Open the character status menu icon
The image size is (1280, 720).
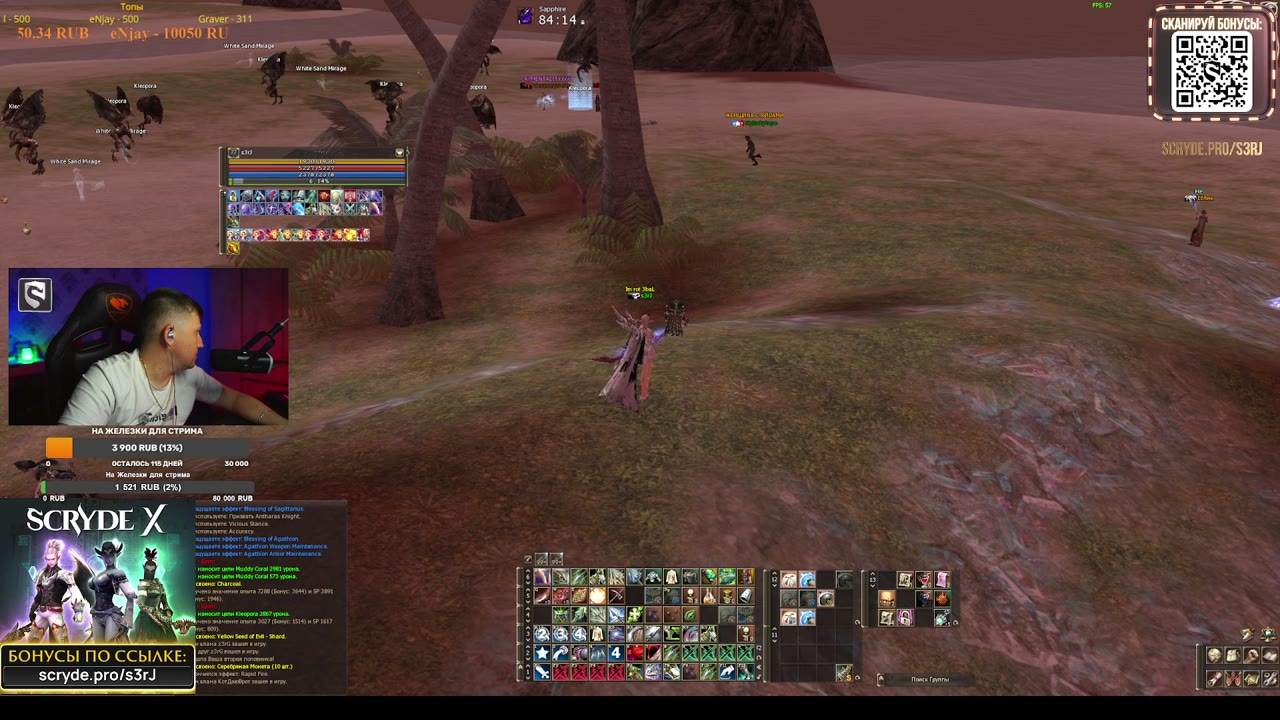1214,656
